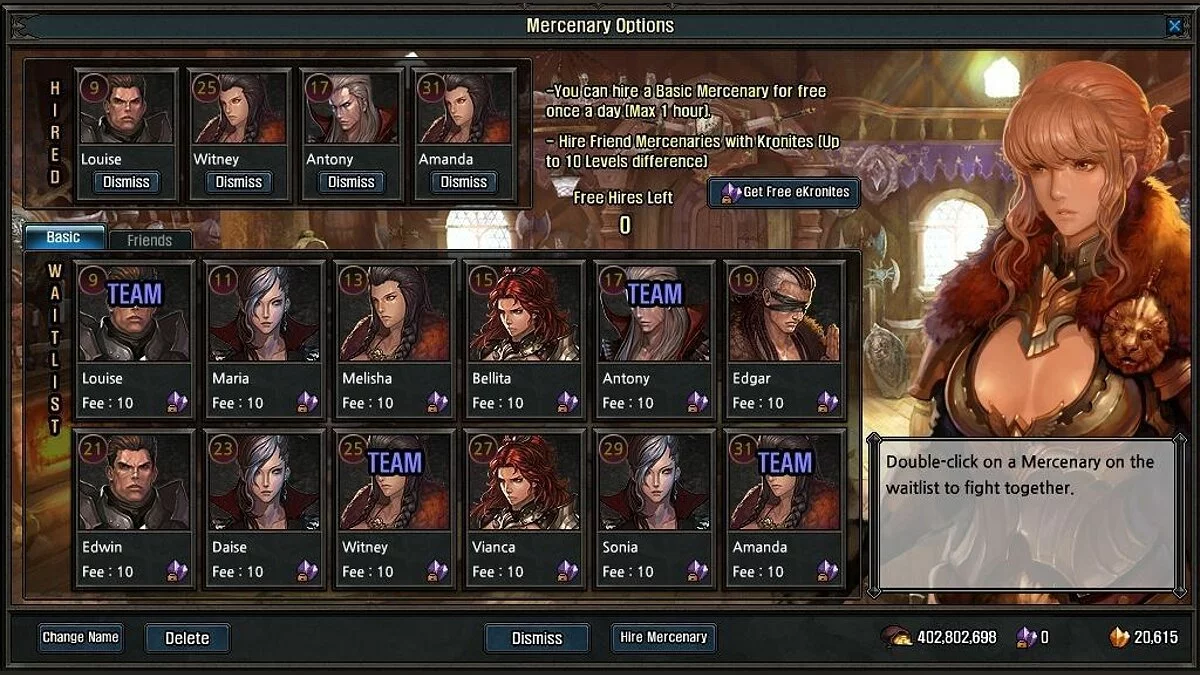The image size is (1200, 675).
Task: Dismiss hired mercenary Antony
Action: [x=351, y=182]
